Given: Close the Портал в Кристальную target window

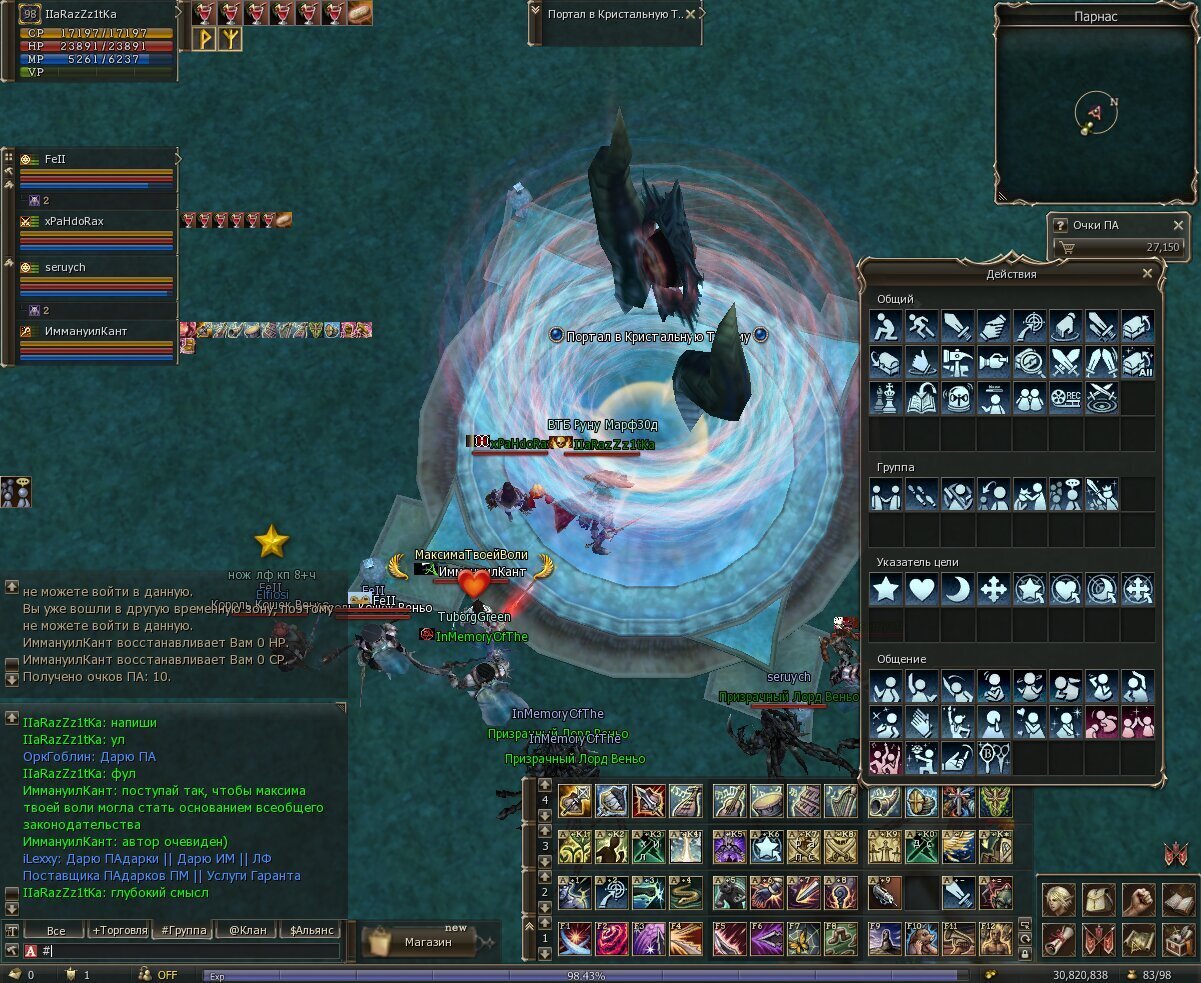Looking at the screenshot, I should click(691, 14).
